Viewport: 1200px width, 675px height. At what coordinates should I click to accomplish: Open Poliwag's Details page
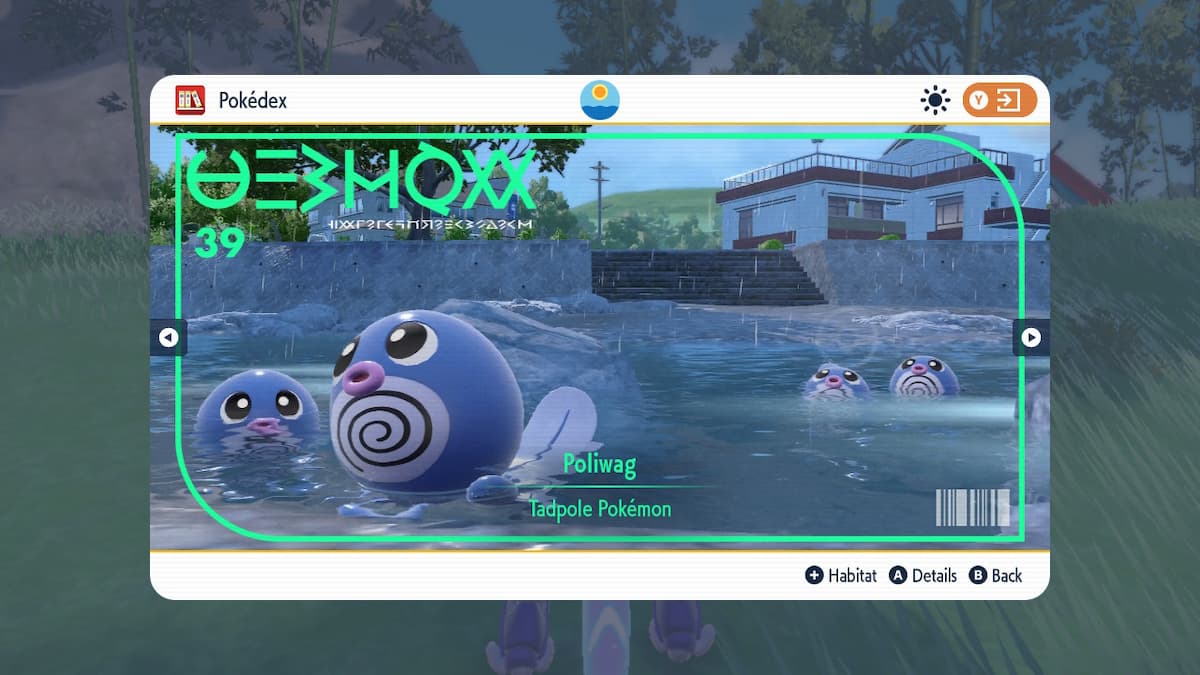923,575
